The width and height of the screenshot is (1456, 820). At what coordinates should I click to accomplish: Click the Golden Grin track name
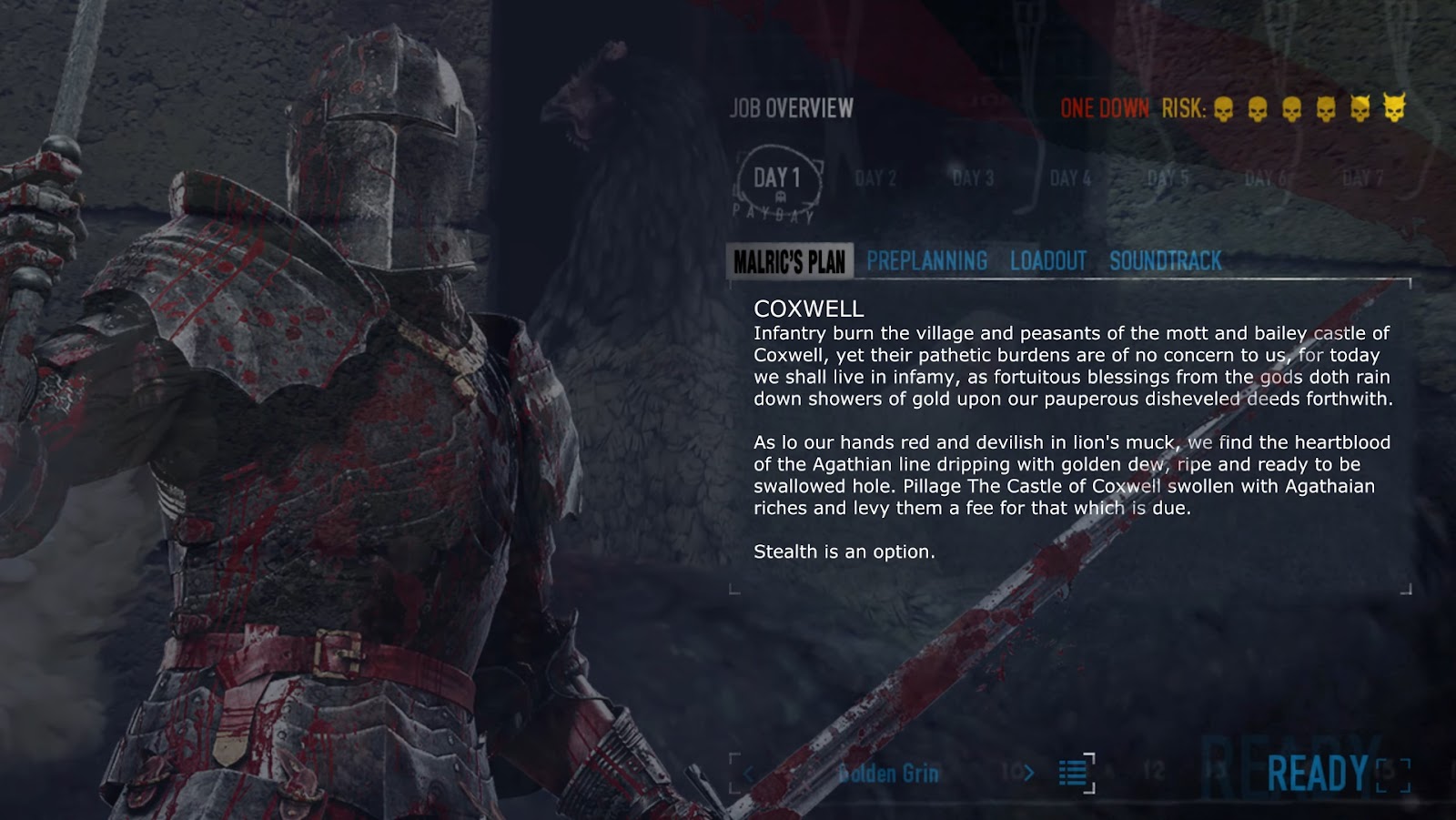tap(888, 774)
